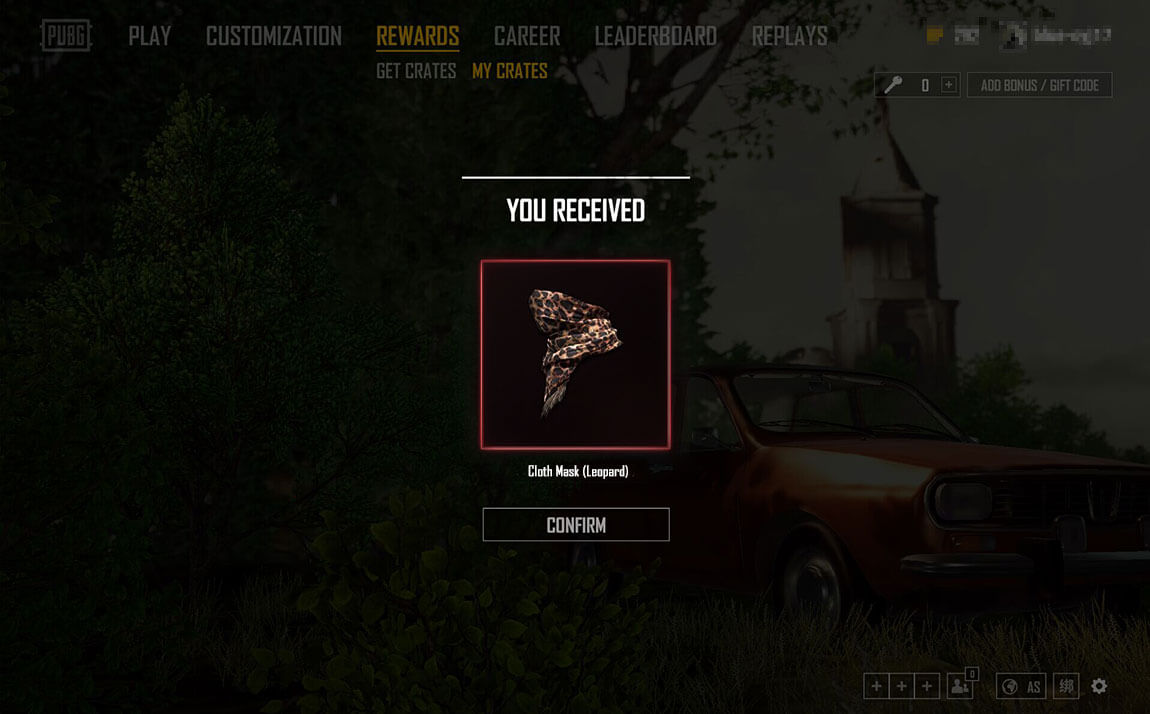Open the Replays menu

point(790,36)
